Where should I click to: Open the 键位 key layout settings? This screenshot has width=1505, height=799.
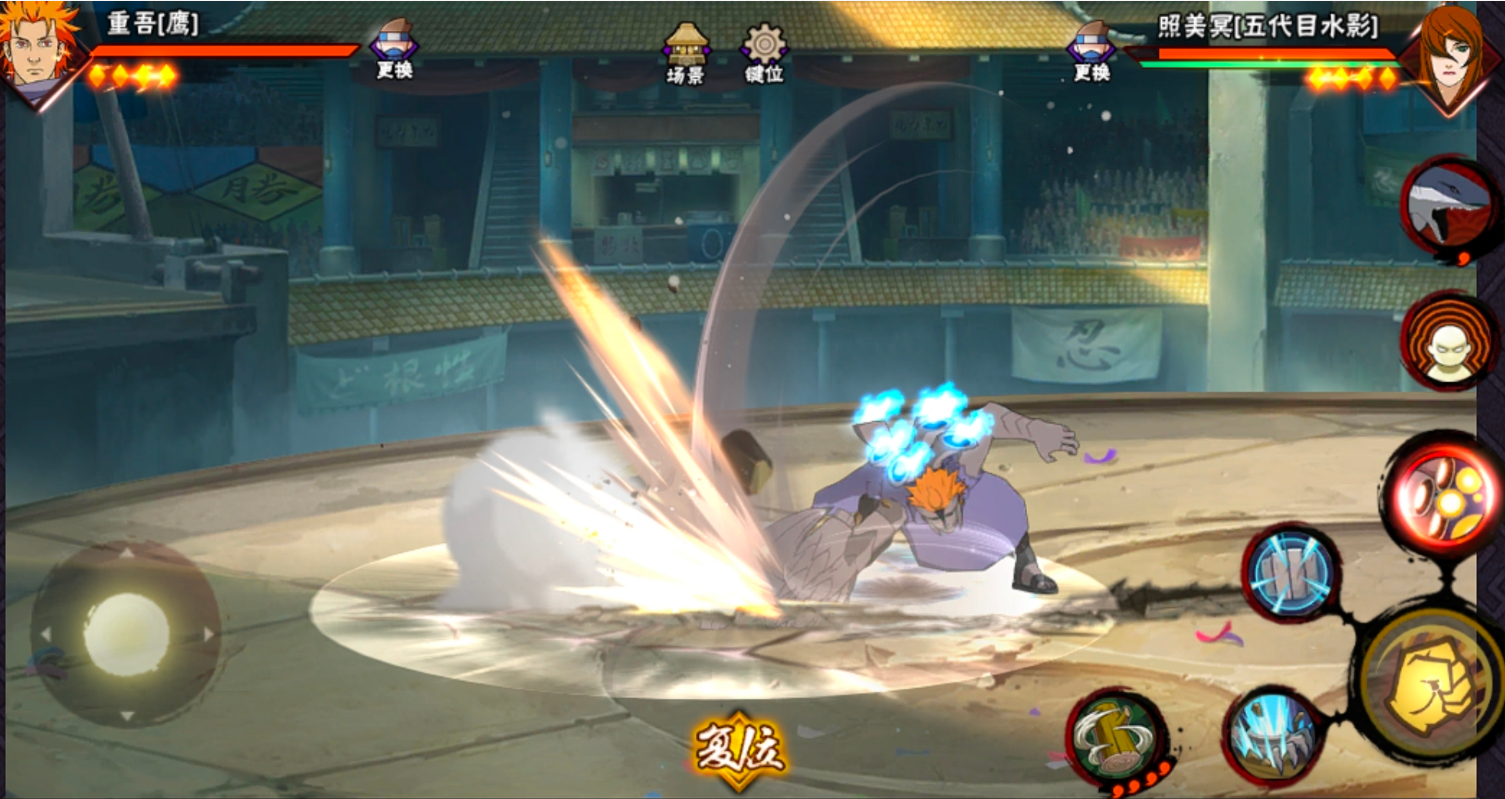[x=765, y=52]
